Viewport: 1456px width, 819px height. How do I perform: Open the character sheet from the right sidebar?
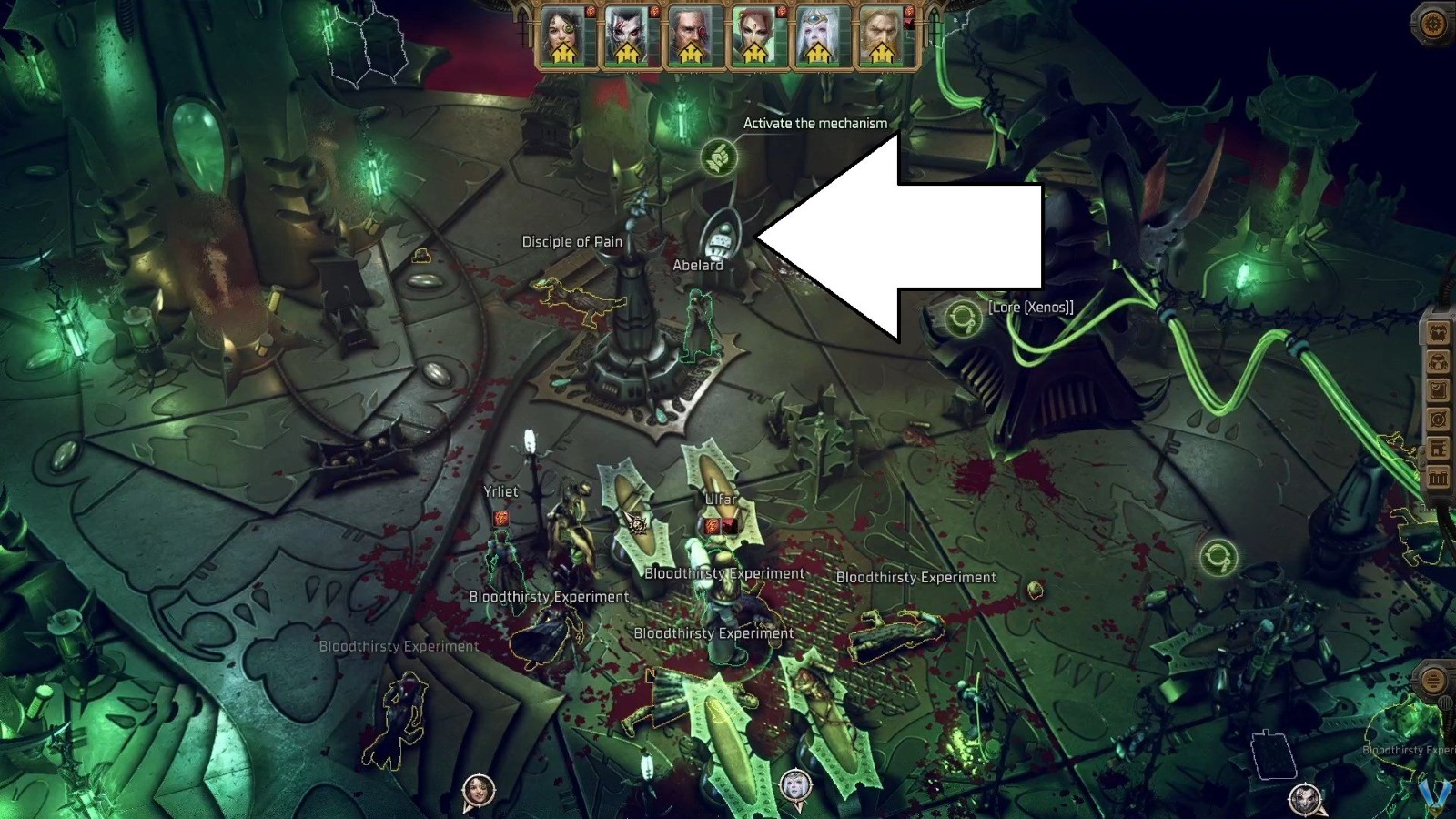1441,330
